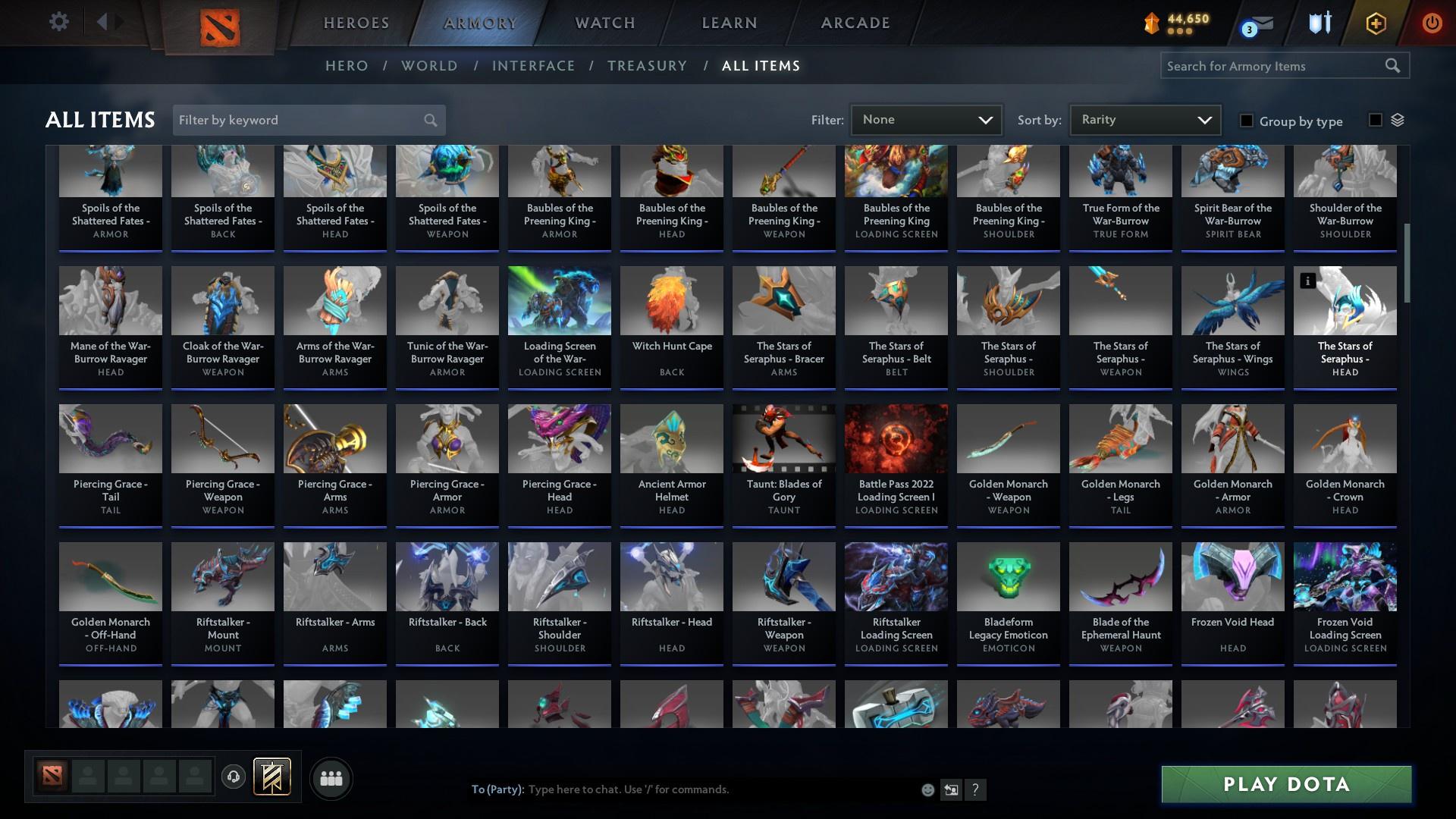Screen dimensions: 1456x819
Task: Toggle the grid view checkbox beside Group by type
Action: point(1376,121)
